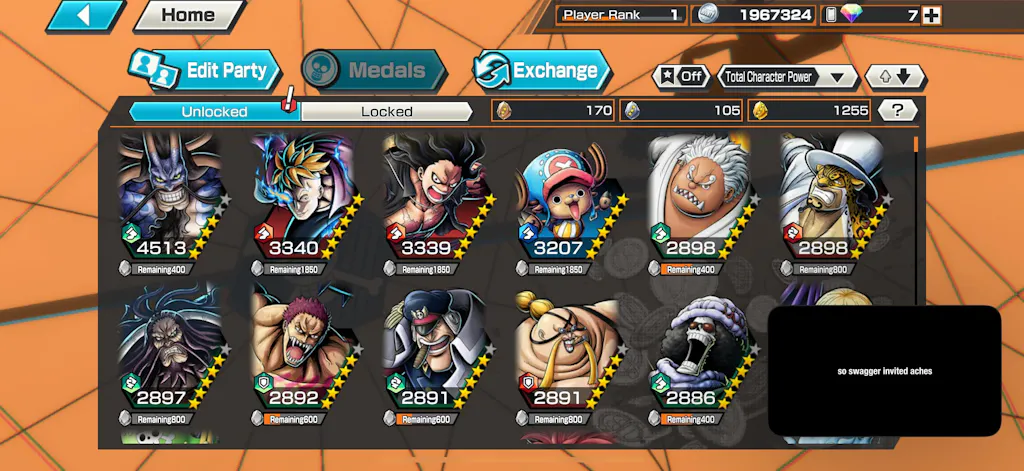
Task: Add rainbow diamonds with the plus button
Action: (x=931, y=15)
